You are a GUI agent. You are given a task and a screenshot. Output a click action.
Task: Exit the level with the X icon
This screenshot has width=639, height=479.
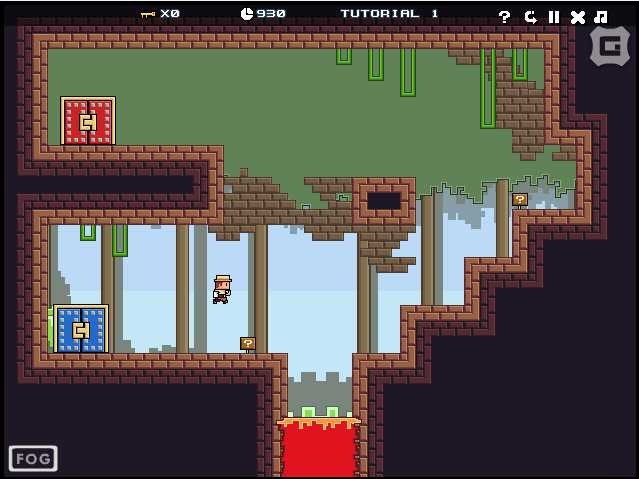point(577,16)
